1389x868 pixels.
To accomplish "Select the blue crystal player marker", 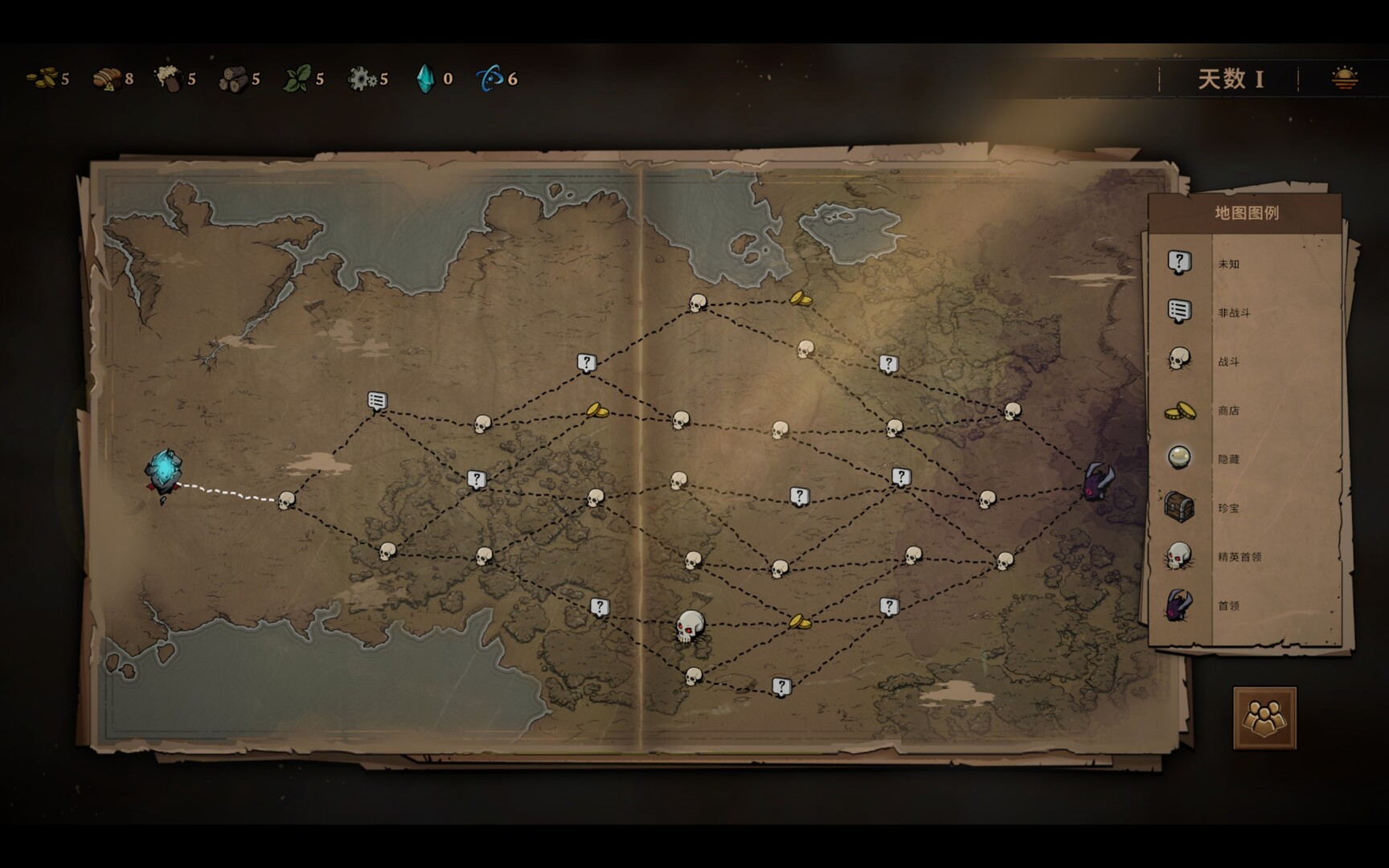I will coord(163,472).
